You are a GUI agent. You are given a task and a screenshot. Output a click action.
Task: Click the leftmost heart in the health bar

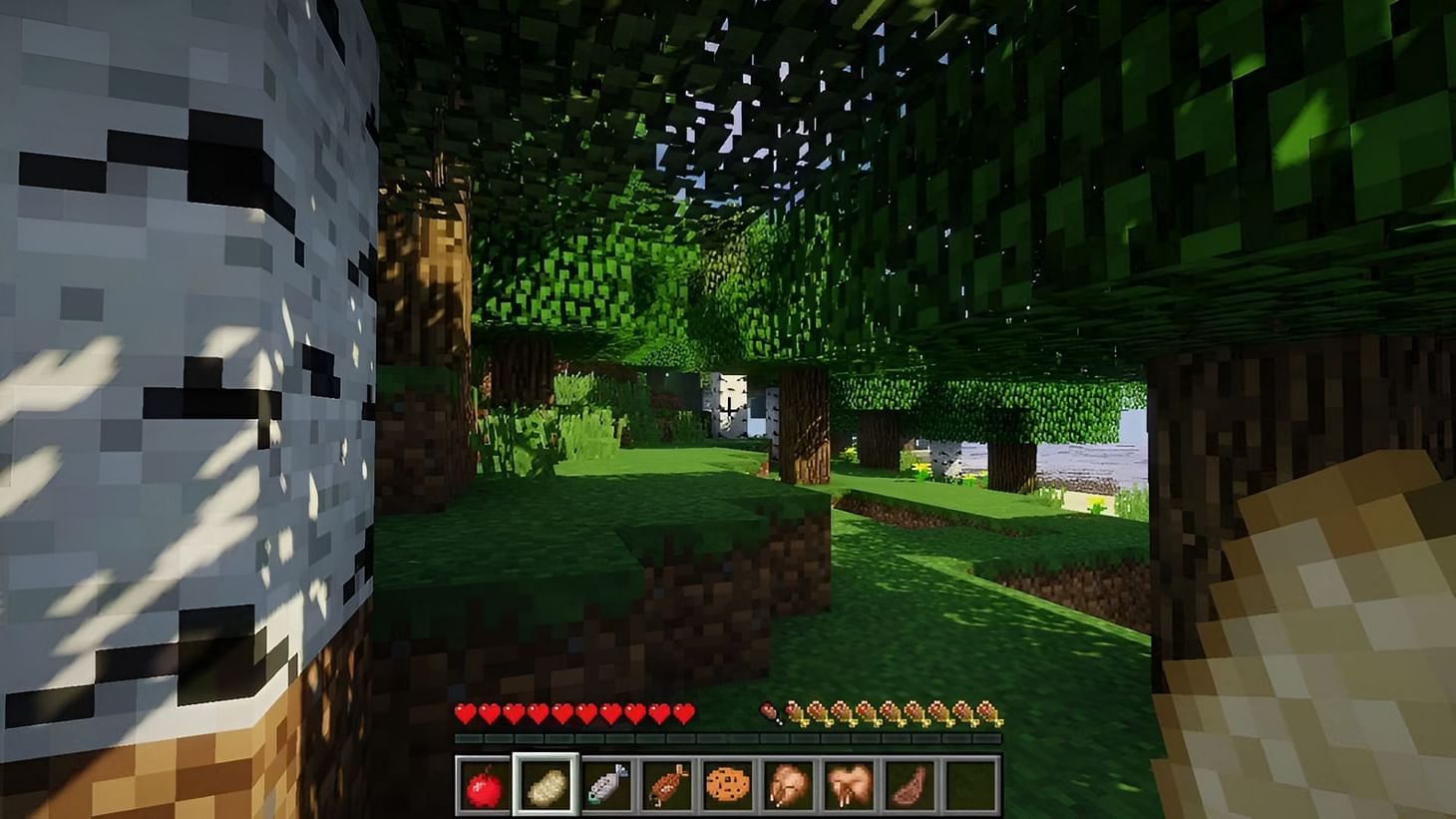[466, 712]
